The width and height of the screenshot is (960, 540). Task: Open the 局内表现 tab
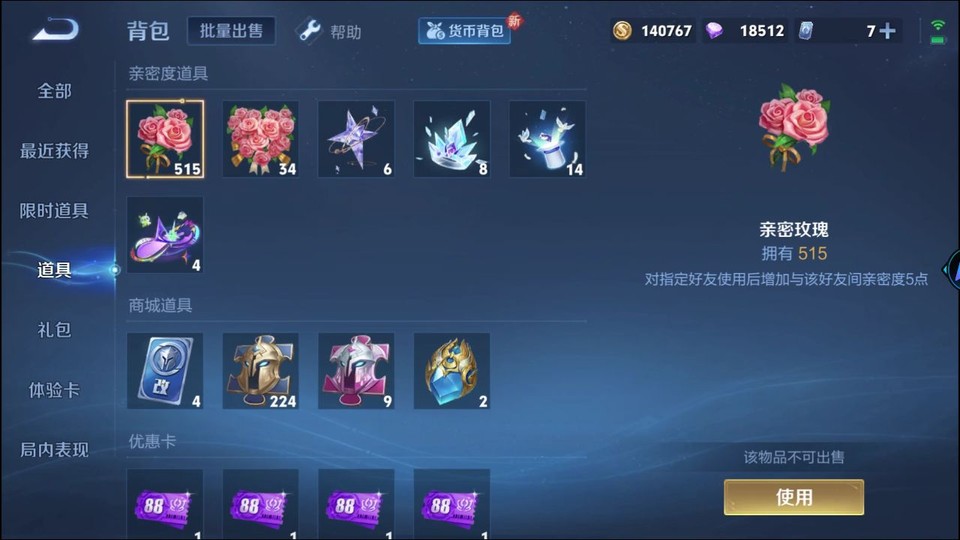point(55,450)
